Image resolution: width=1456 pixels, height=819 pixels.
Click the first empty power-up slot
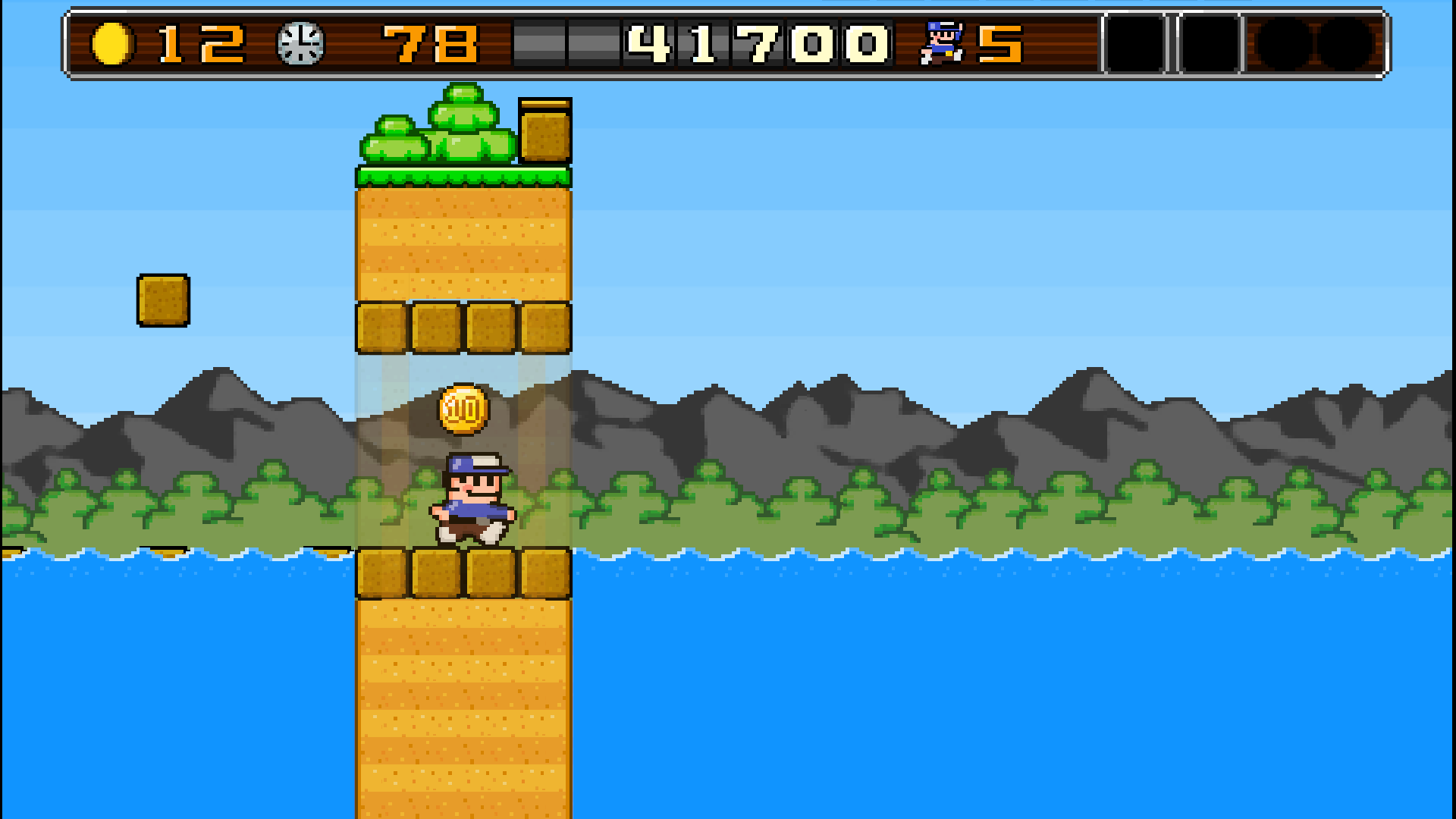point(1134,42)
